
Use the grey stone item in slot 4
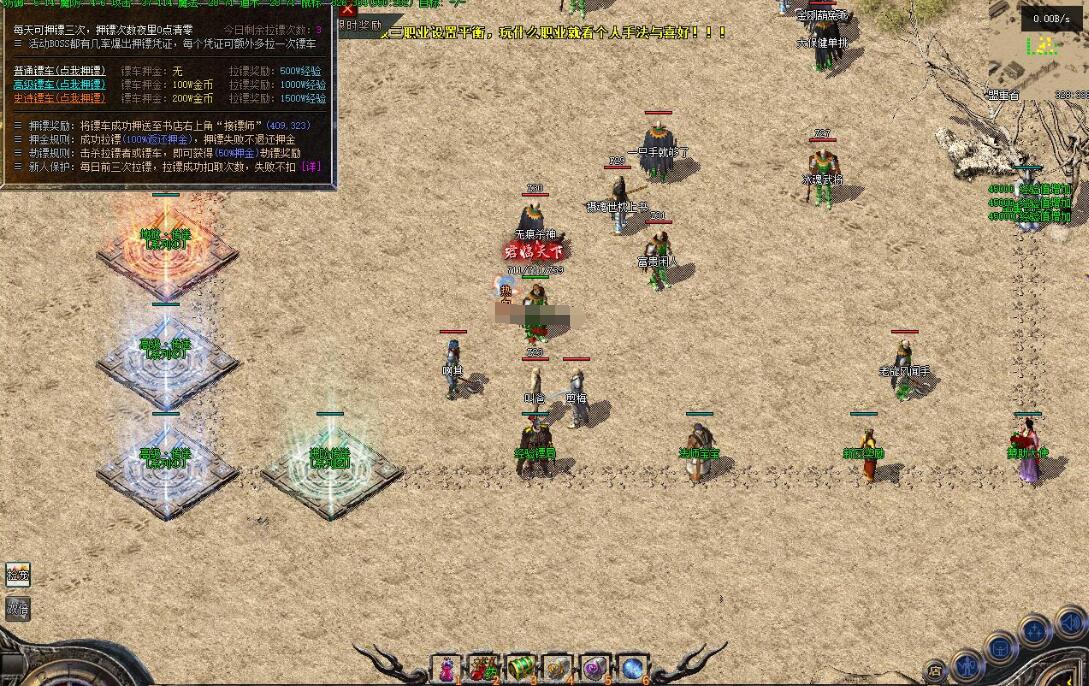(557, 668)
